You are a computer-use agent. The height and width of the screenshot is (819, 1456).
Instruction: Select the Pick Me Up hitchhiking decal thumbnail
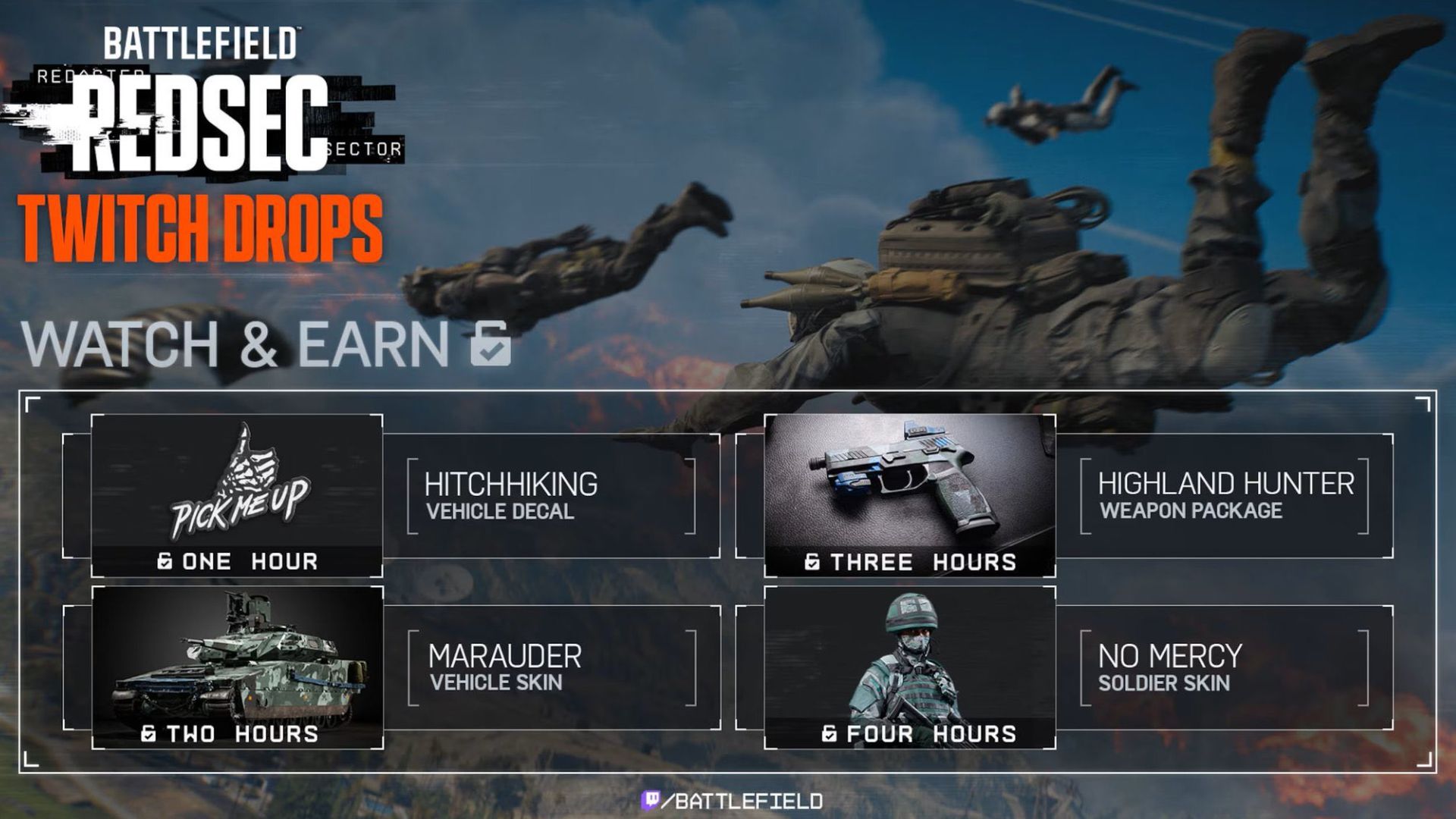[237, 485]
